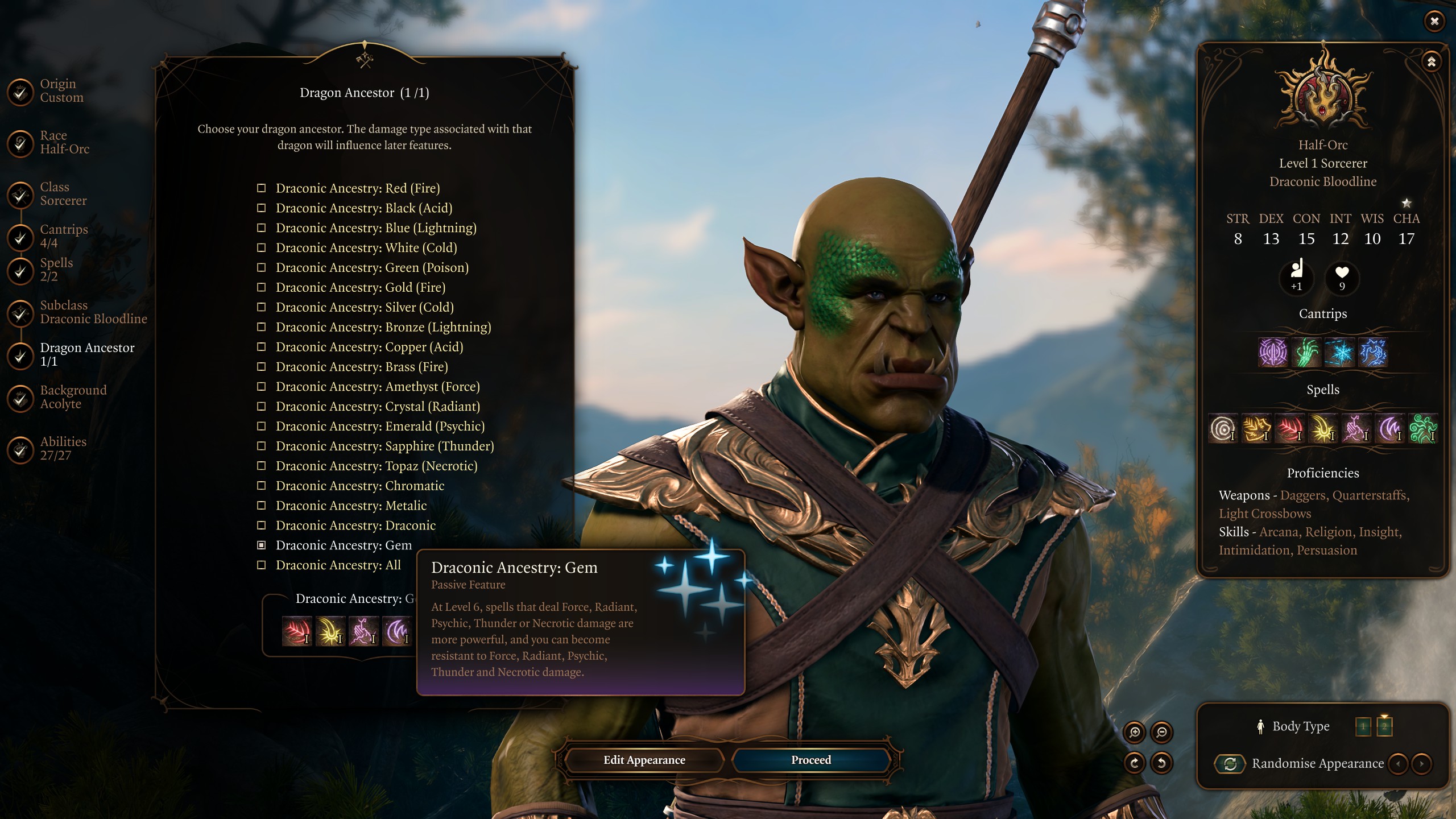This screenshot has height=819, width=1456.
Task: Pick Draconic Ancestry: Amethyst (Force)
Action: [377, 387]
